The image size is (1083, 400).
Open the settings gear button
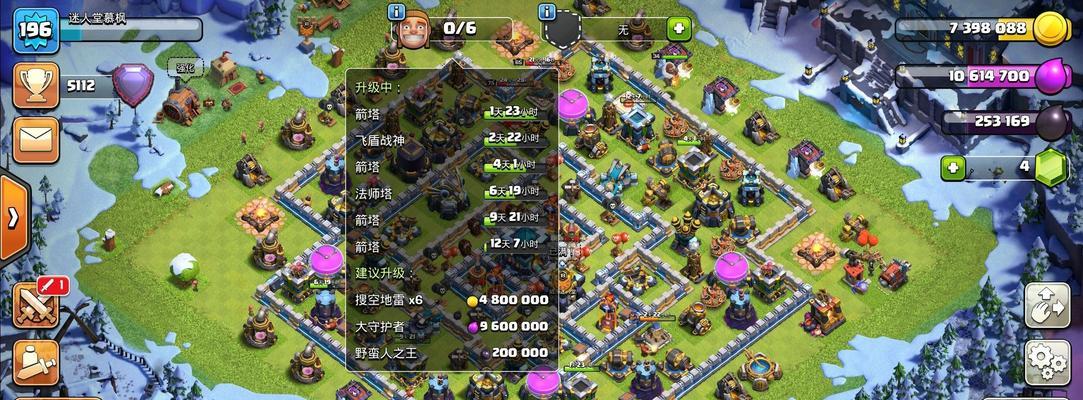coord(1047,360)
